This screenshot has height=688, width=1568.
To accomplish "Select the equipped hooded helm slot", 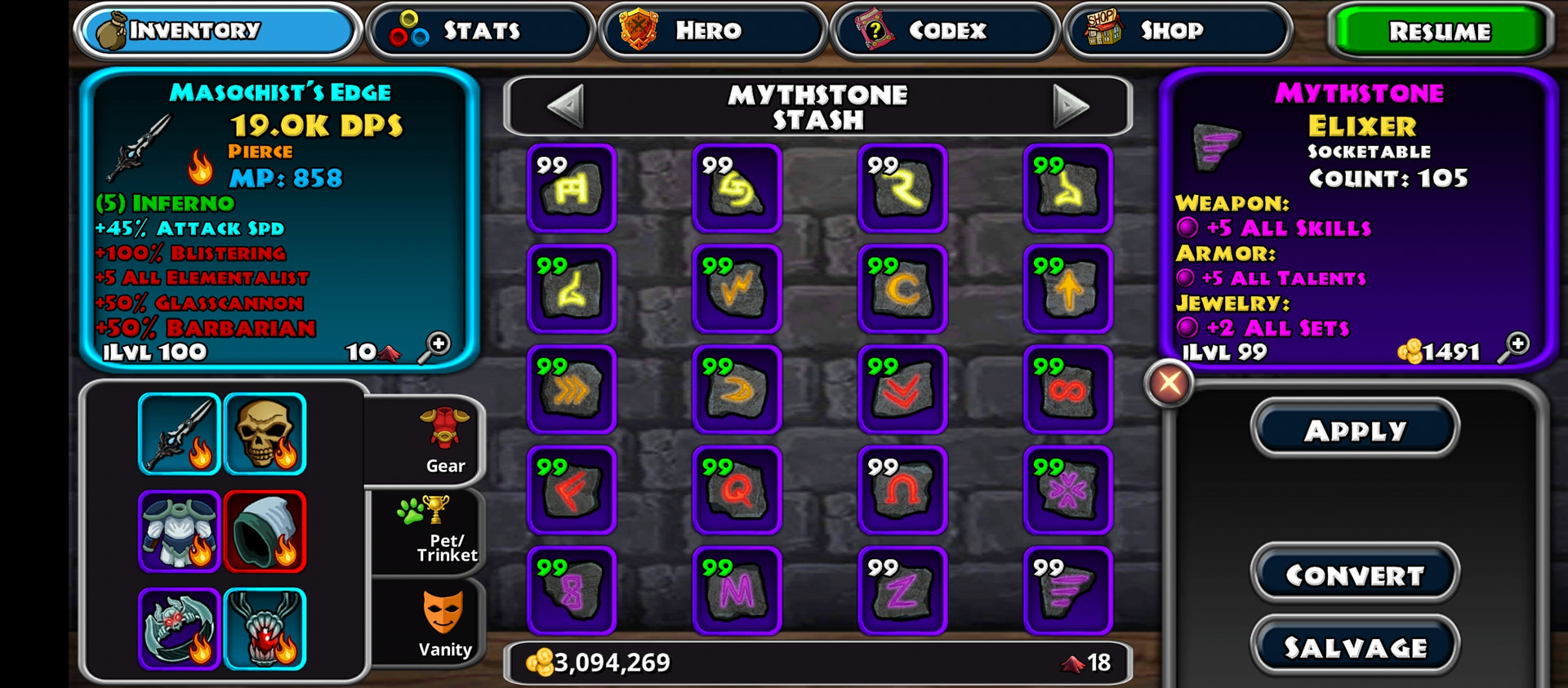I will pyautogui.click(x=265, y=531).
